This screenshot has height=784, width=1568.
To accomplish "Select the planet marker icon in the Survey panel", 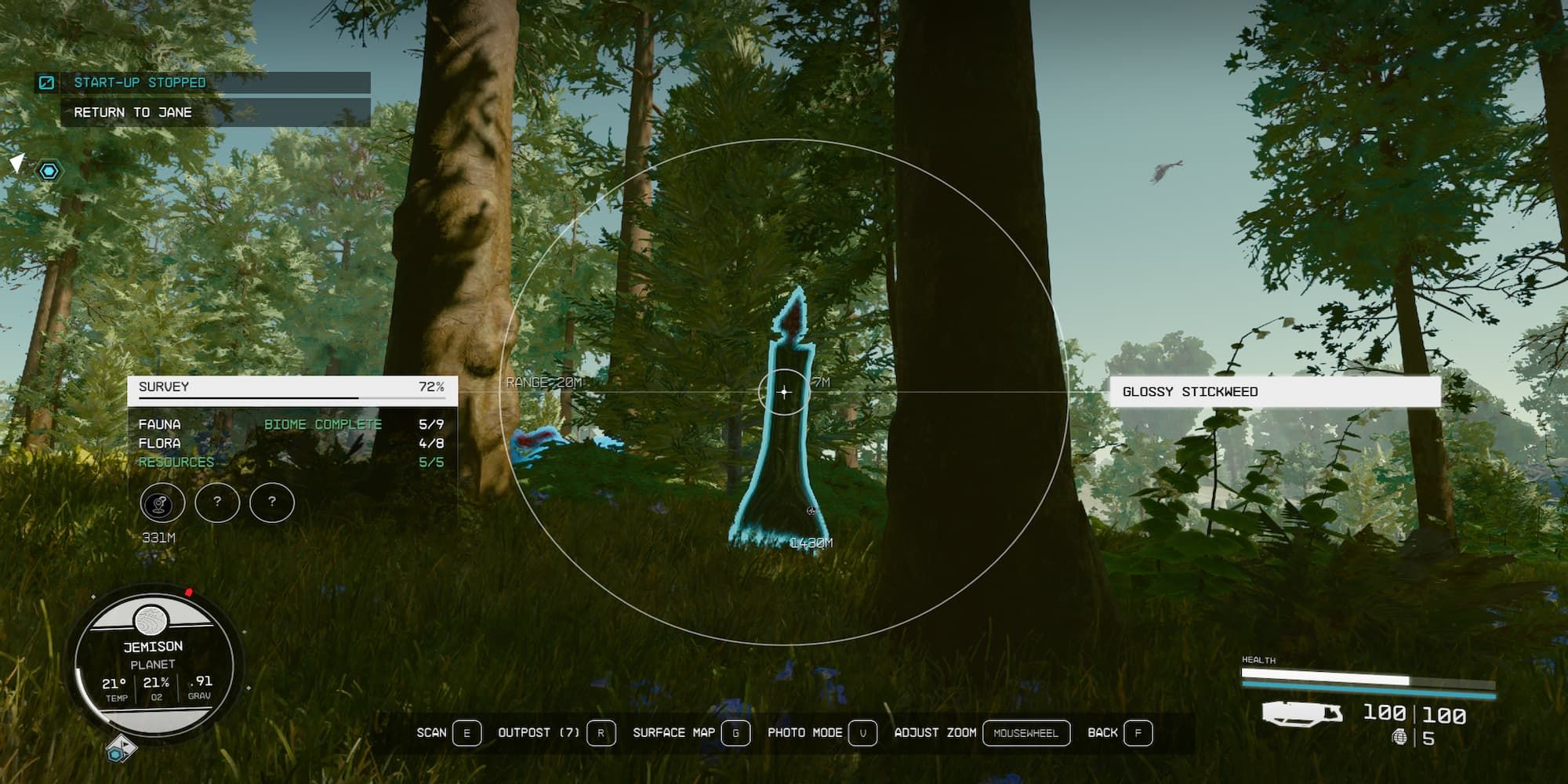I will [x=165, y=503].
